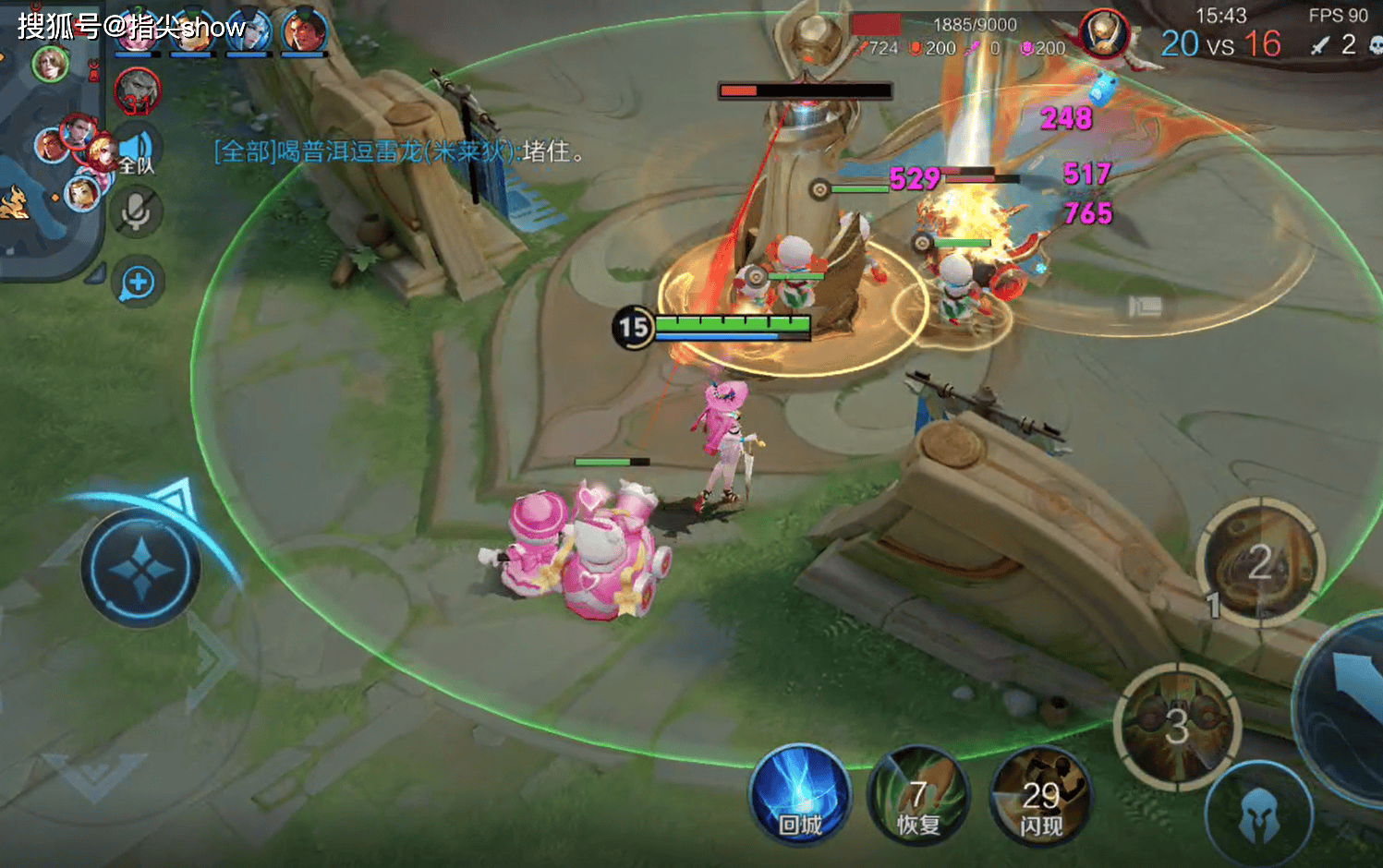Open the 20 vs 16 scoreboard
This screenshot has height=868, width=1383.
coord(1220,43)
